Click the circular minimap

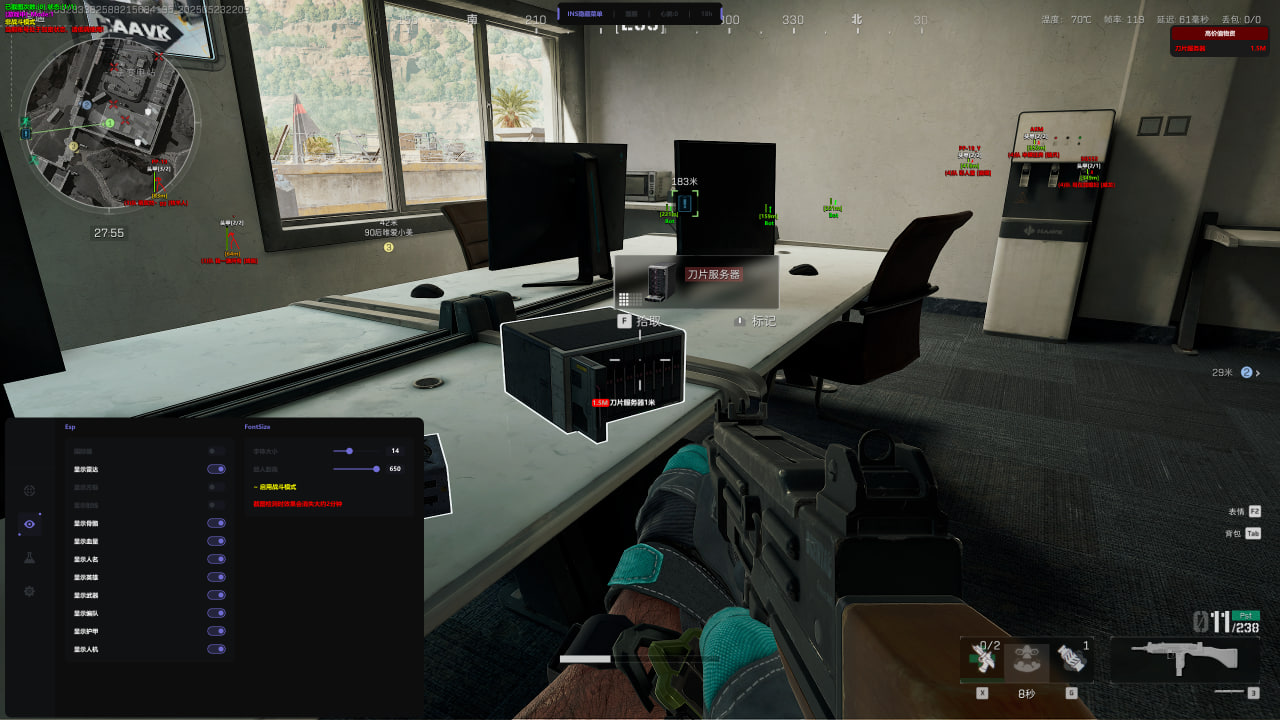click(109, 124)
